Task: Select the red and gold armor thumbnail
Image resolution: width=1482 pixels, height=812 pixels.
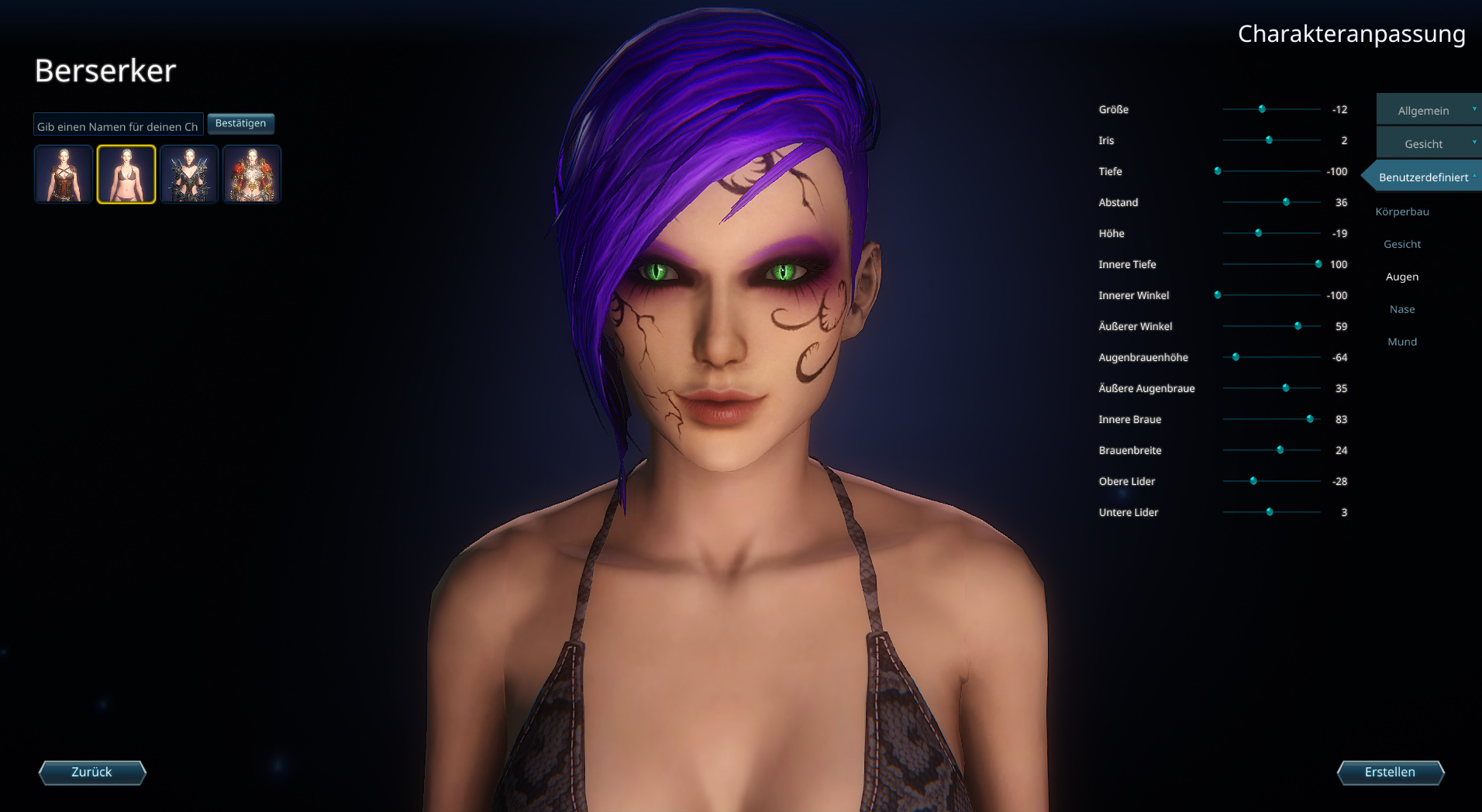Action: click(252, 174)
